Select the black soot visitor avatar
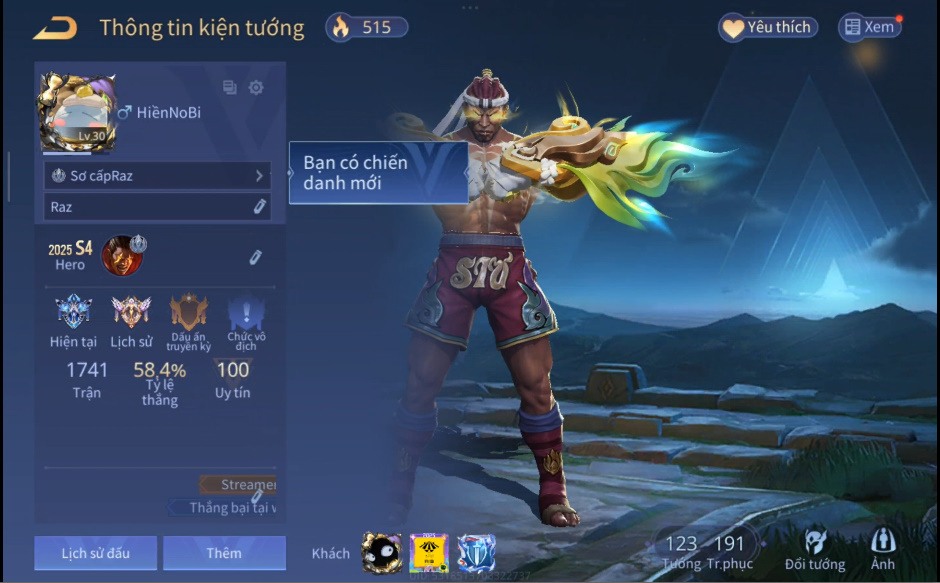The width and height of the screenshot is (940, 583). click(381, 553)
